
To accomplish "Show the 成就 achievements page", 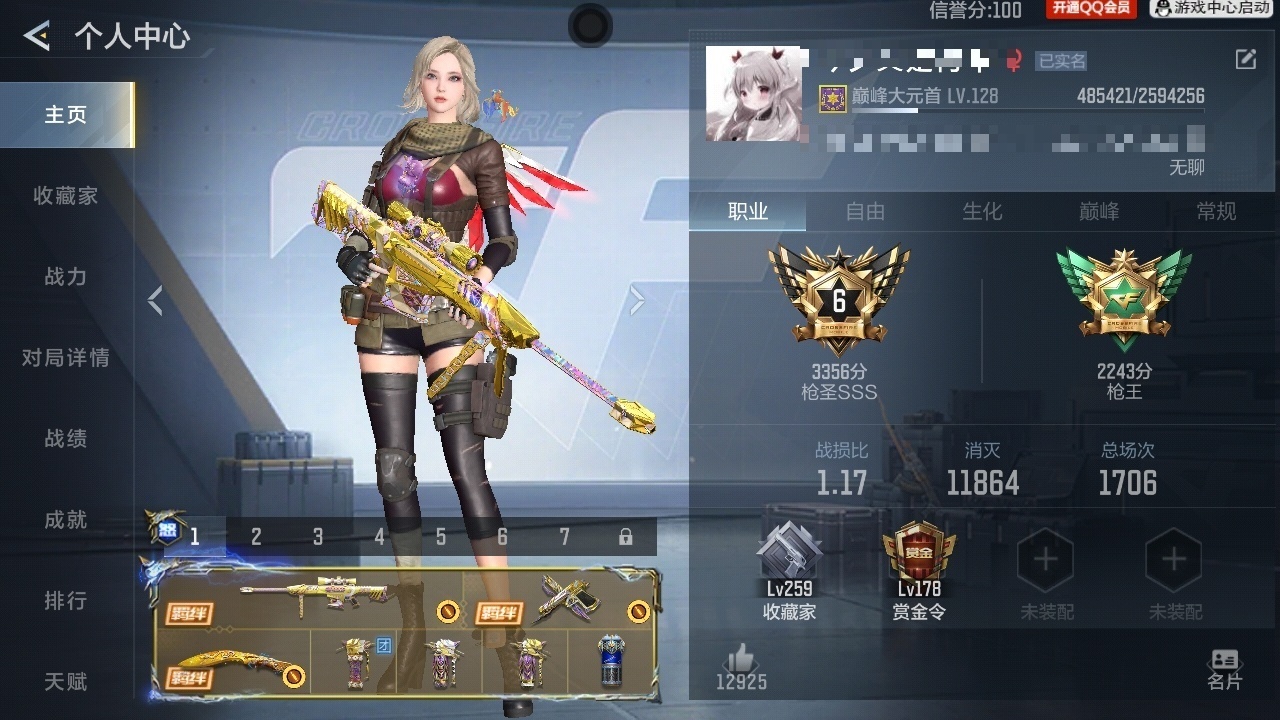I will [x=66, y=520].
